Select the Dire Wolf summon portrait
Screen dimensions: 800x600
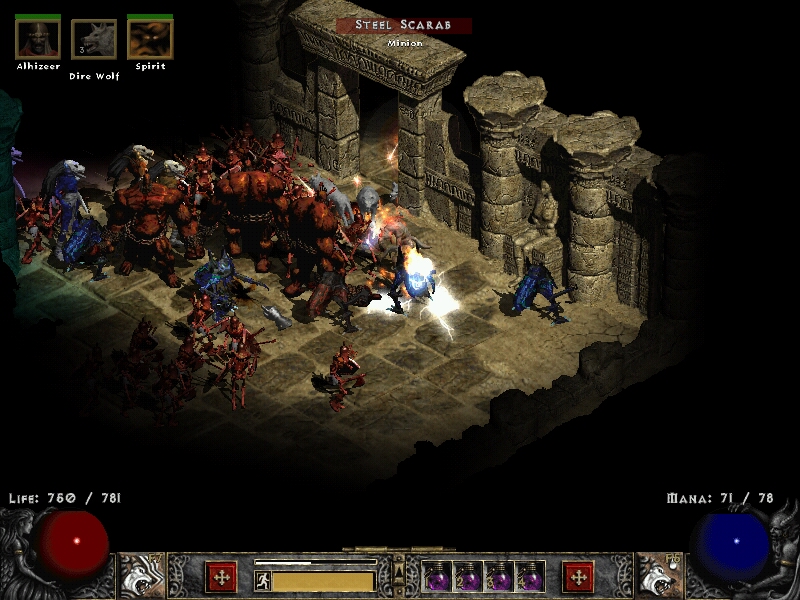point(94,39)
